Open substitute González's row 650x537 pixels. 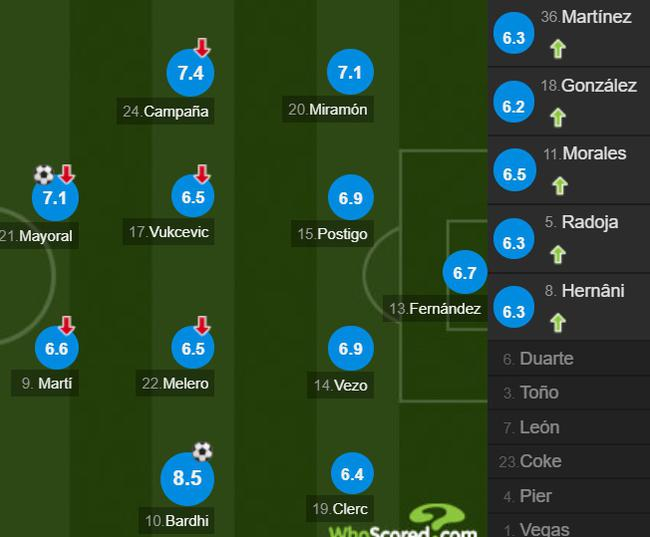(568, 102)
